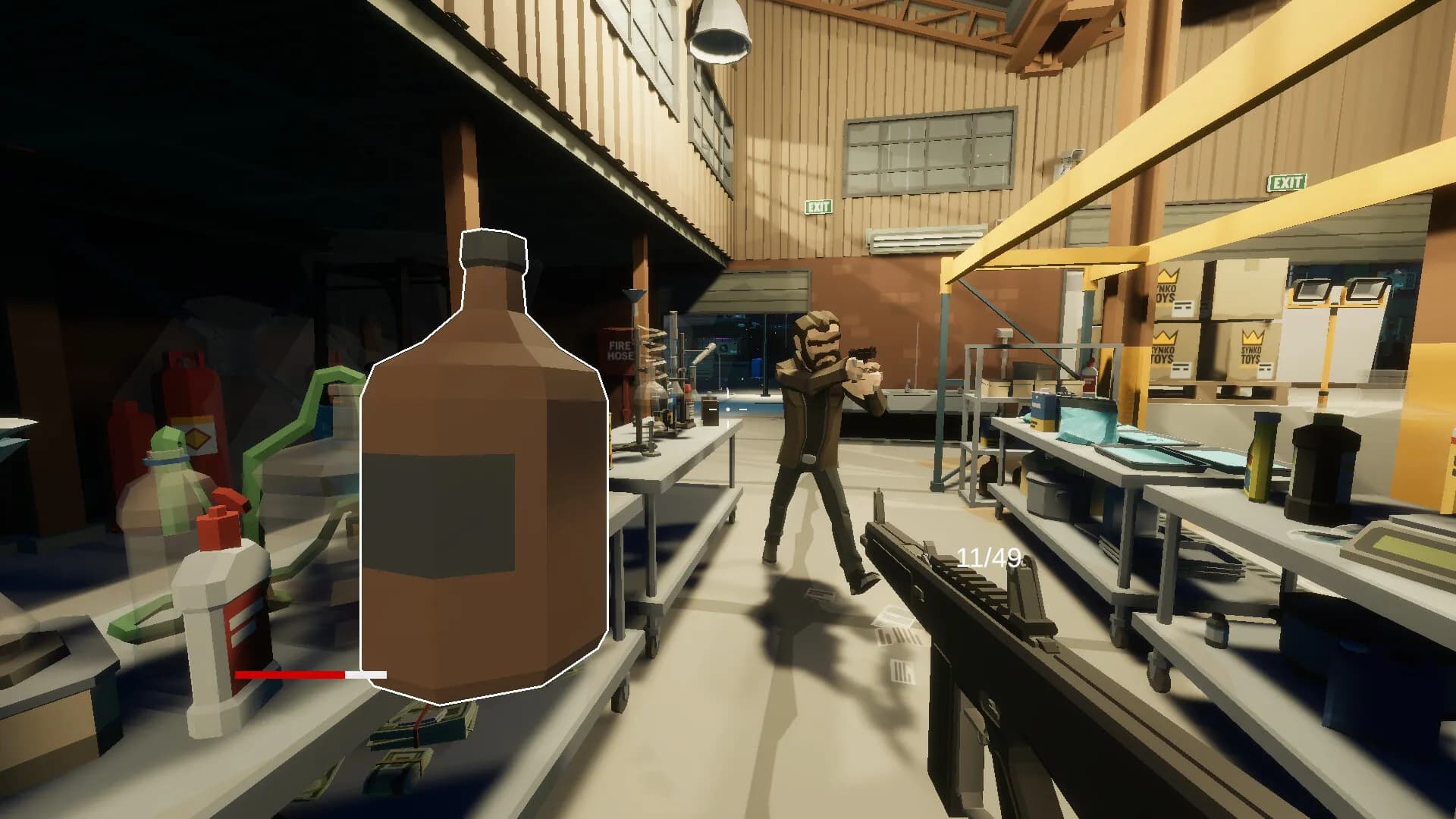This screenshot has width=1456, height=819.
Task: Click the far-right EXIT sign near the ceiling
Action: click(x=1285, y=182)
